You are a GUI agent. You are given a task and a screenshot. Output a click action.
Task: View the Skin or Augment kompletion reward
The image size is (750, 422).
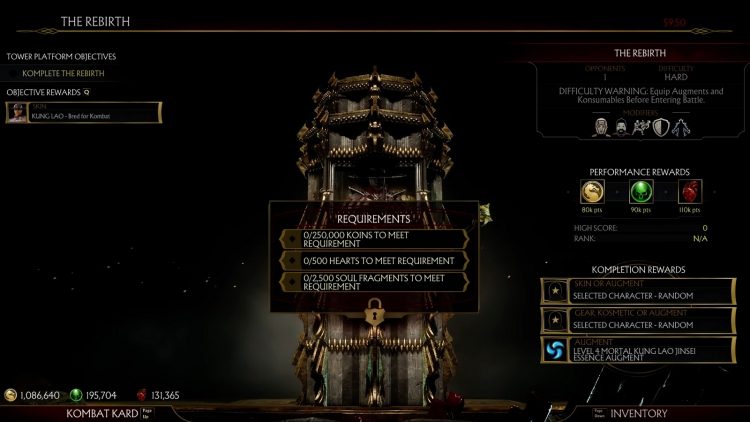pyautogui.click(x=638, y=291)
